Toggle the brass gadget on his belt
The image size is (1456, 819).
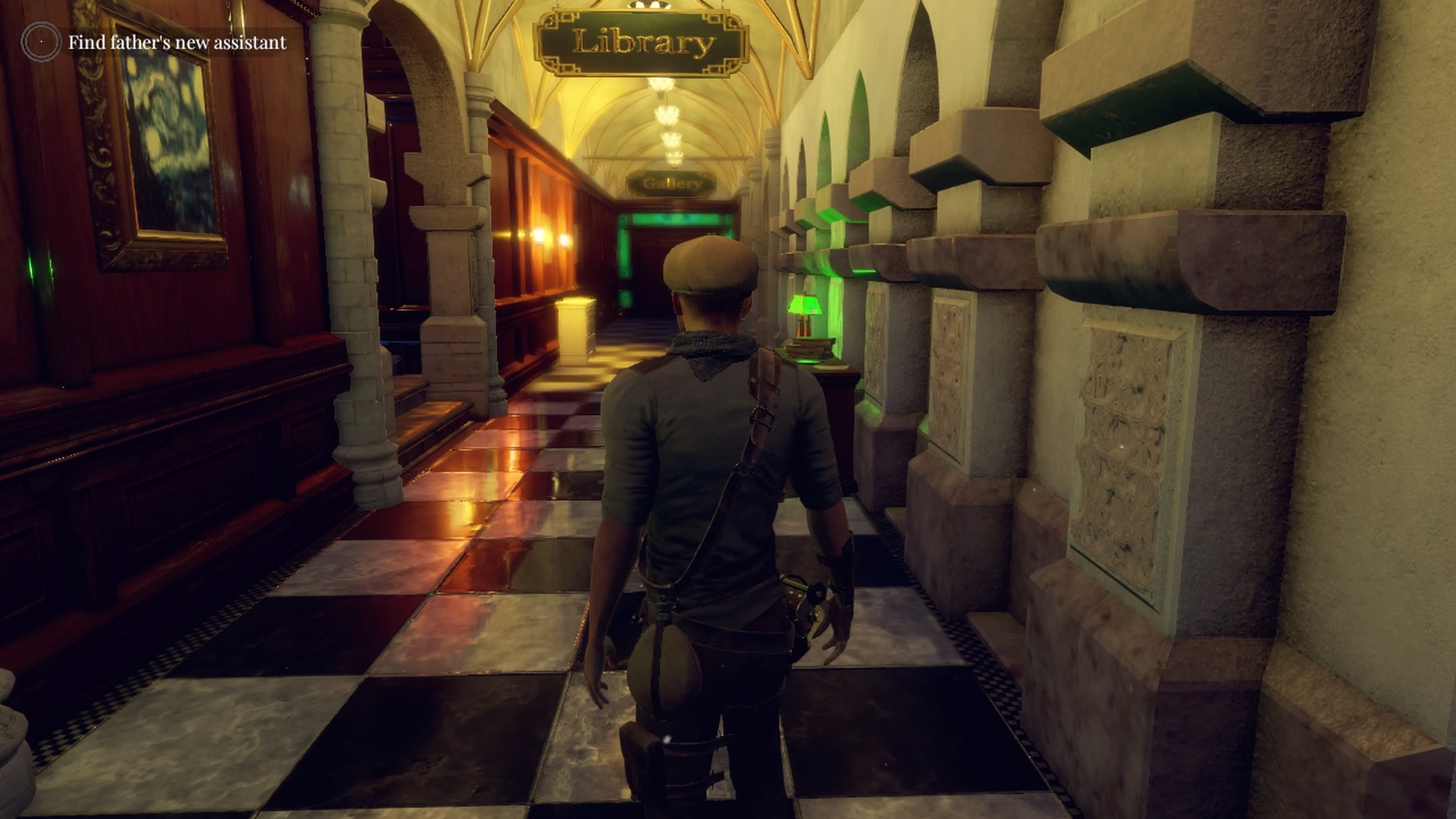click(805, 599)
